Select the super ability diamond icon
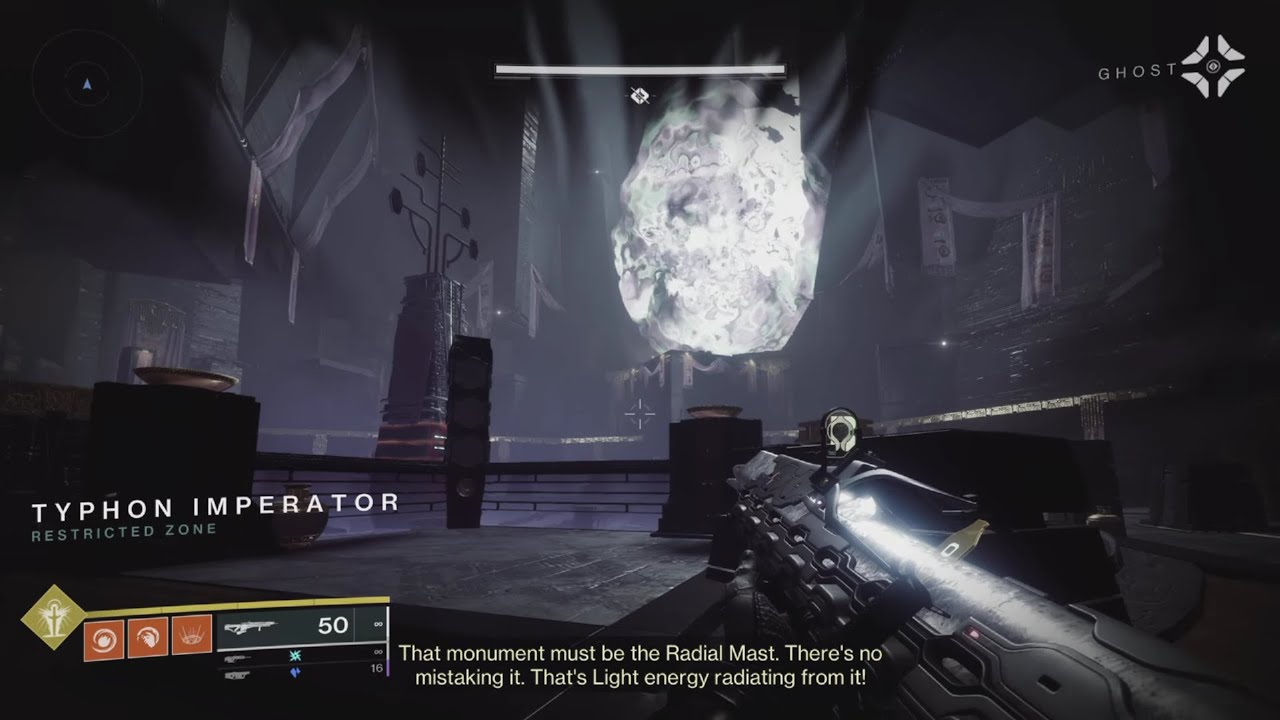Image resolution: width=1280 pixels, height=720 pixels. tap(50, 616)
